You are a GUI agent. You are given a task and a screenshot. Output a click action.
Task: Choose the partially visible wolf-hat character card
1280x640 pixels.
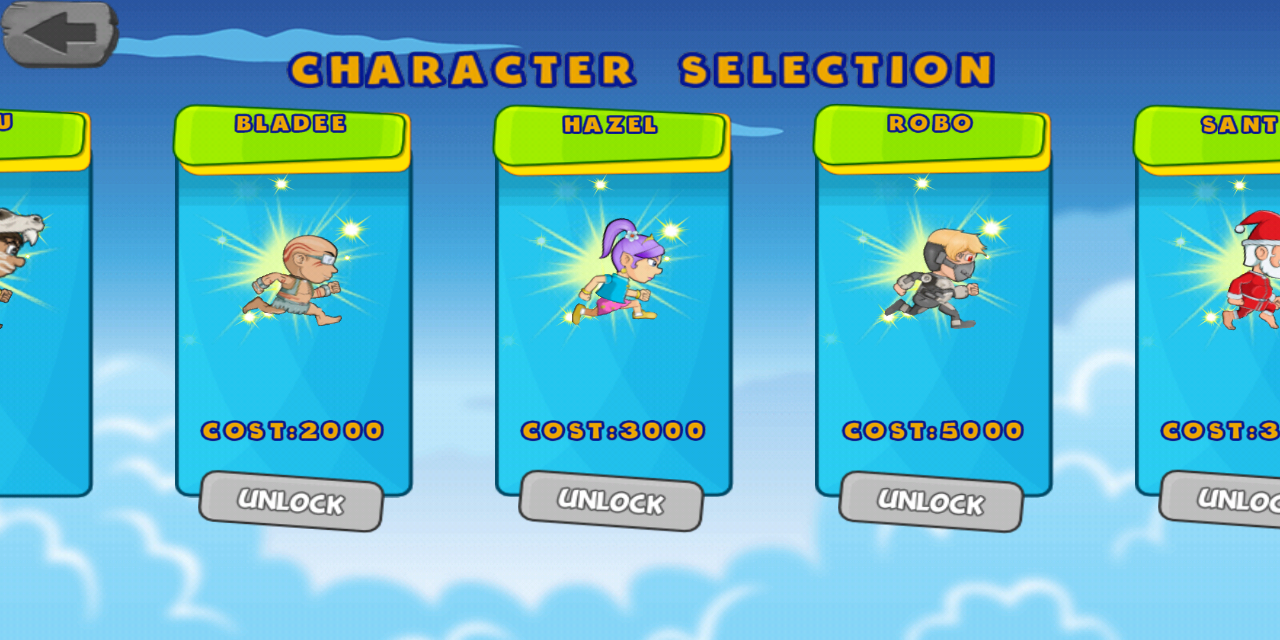40,300
